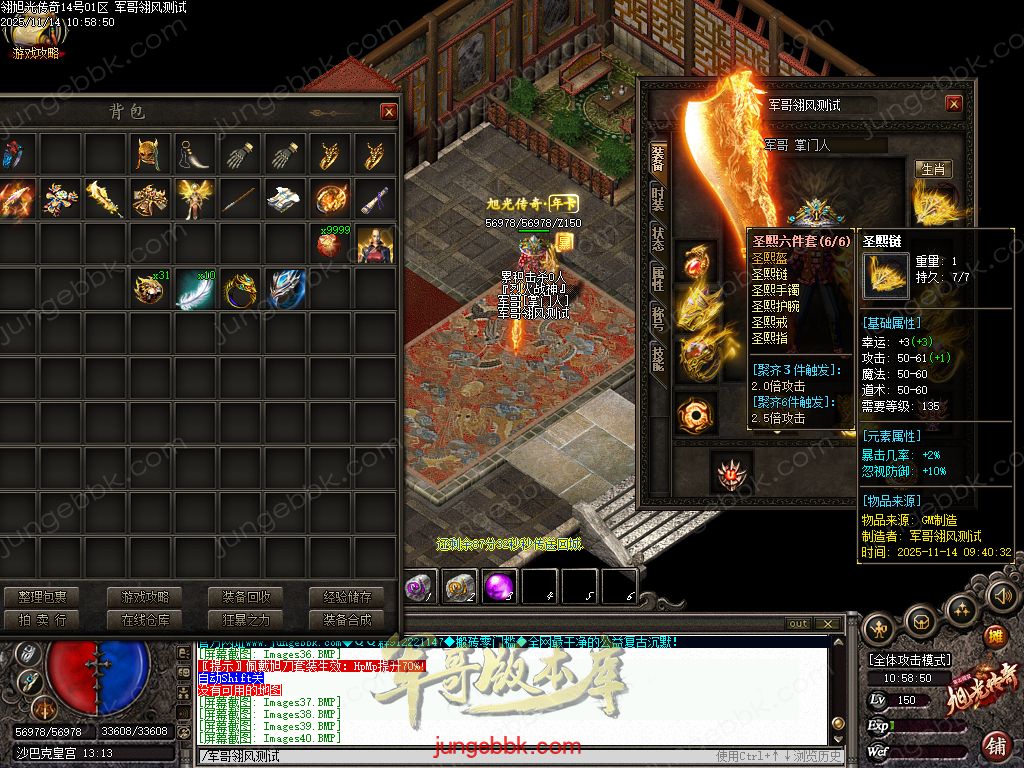Viewport: 1024px width, 768px height.
Task: Close the 背包 backpack window
Action: coord(388,112)
